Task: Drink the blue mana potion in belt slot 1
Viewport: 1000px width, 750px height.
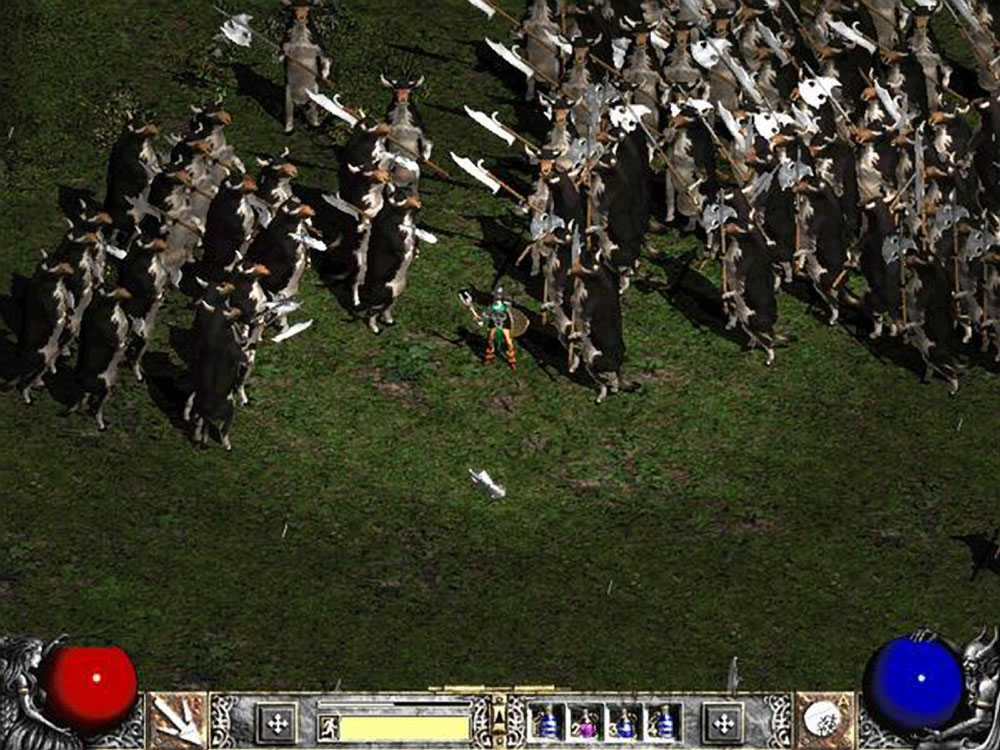Action: [x=547, y=722]
